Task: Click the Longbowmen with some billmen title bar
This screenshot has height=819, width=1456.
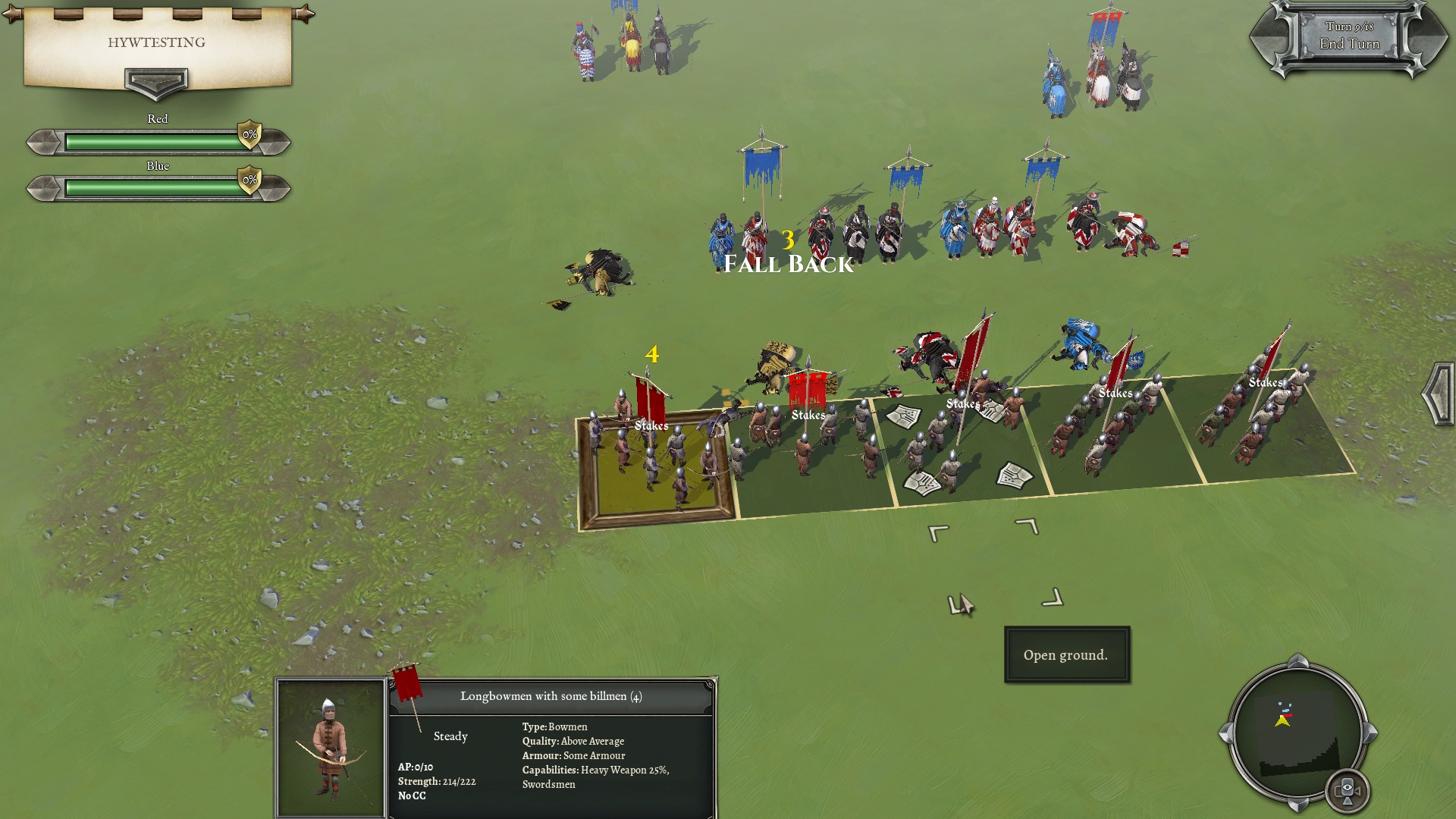Action: point(551,696)
